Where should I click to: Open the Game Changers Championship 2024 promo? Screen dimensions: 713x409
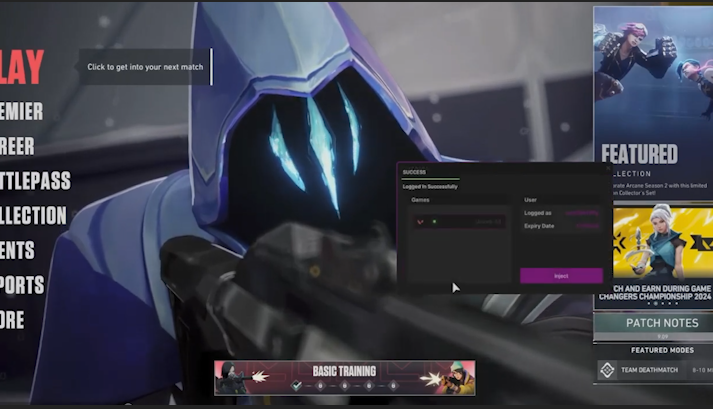(x=653, y=255)
